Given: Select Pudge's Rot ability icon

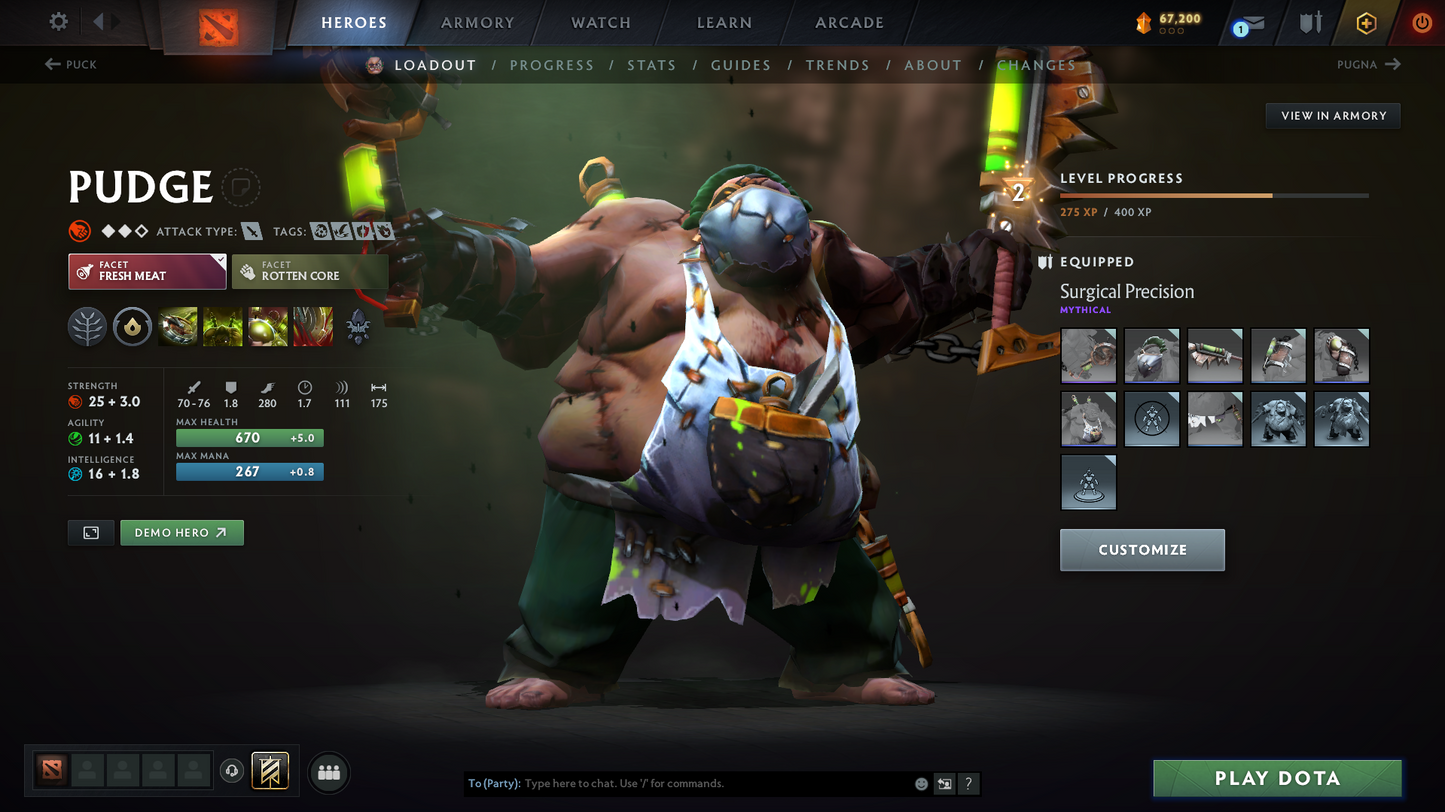Looking at the screenshot, I should coord(222,326).
